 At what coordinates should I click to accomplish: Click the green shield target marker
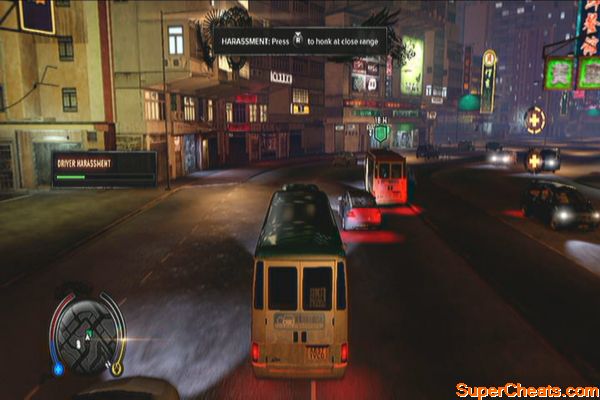click(x=381, y=133)
